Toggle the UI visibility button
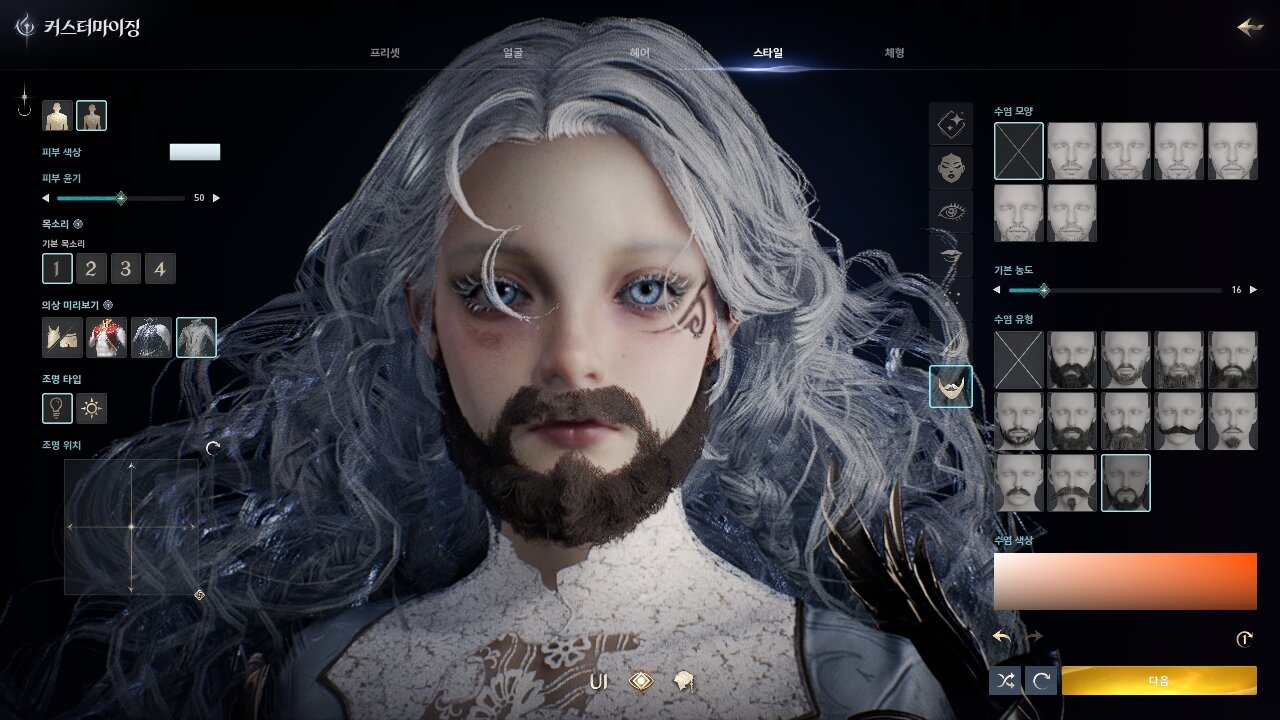Screen dimensions: 1280x720 pos(599,682)
